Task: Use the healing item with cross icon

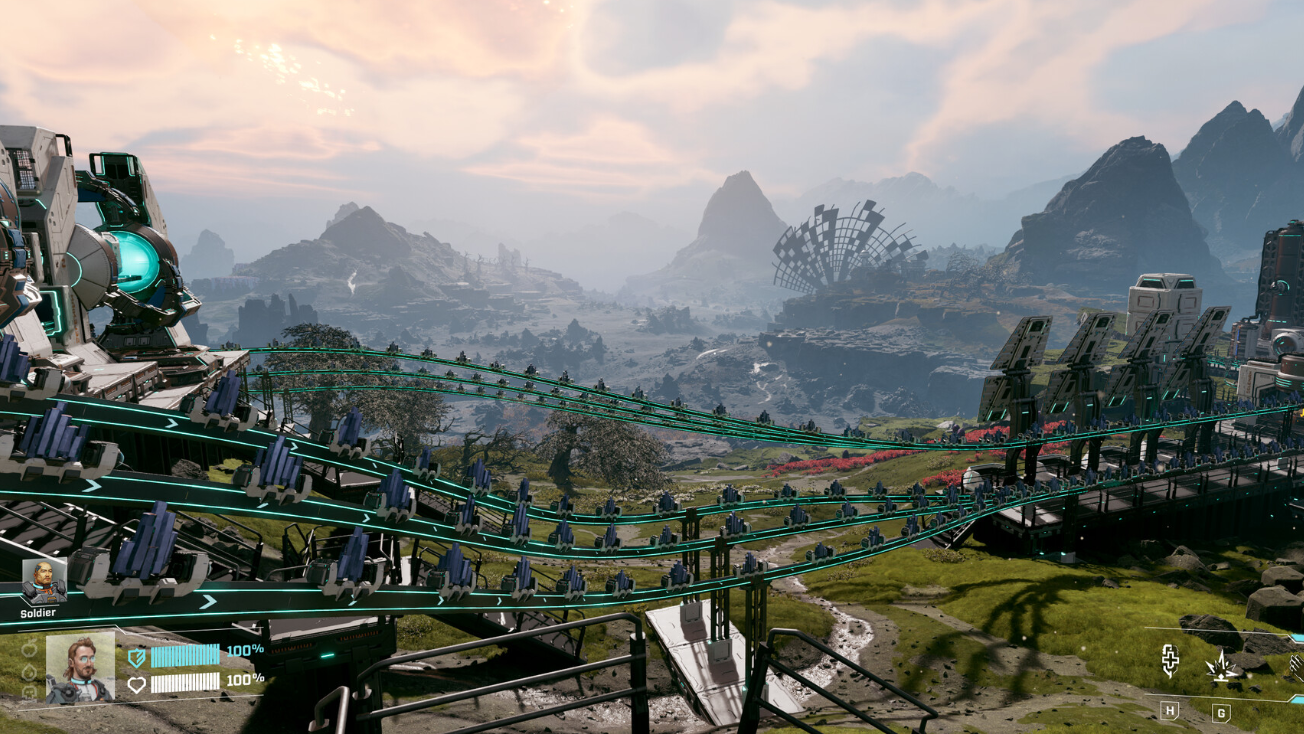Action: (1169, 660)
